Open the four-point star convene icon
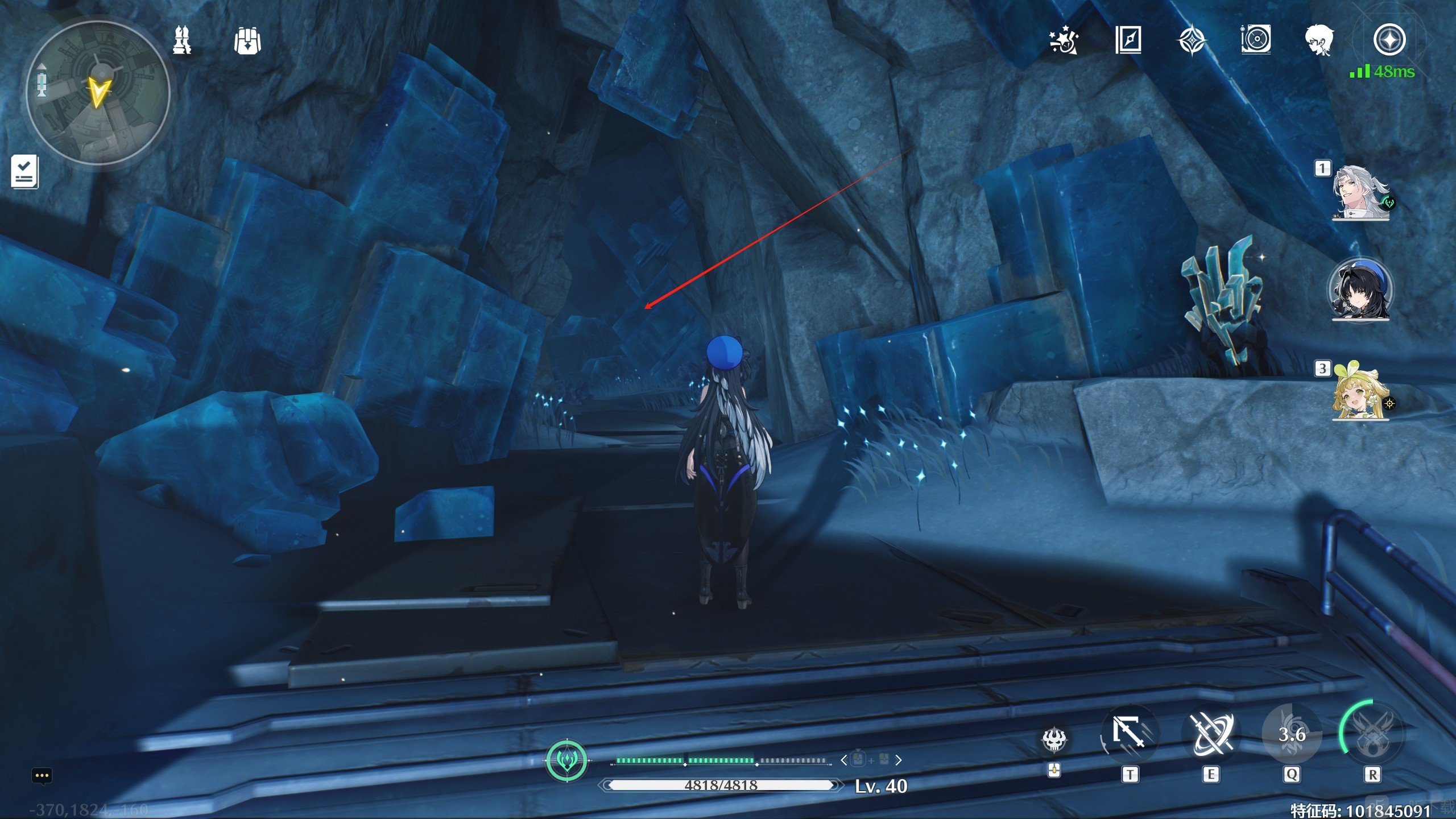The height and width of the screenshot is (819, 1456). (x=1192, y=40)
